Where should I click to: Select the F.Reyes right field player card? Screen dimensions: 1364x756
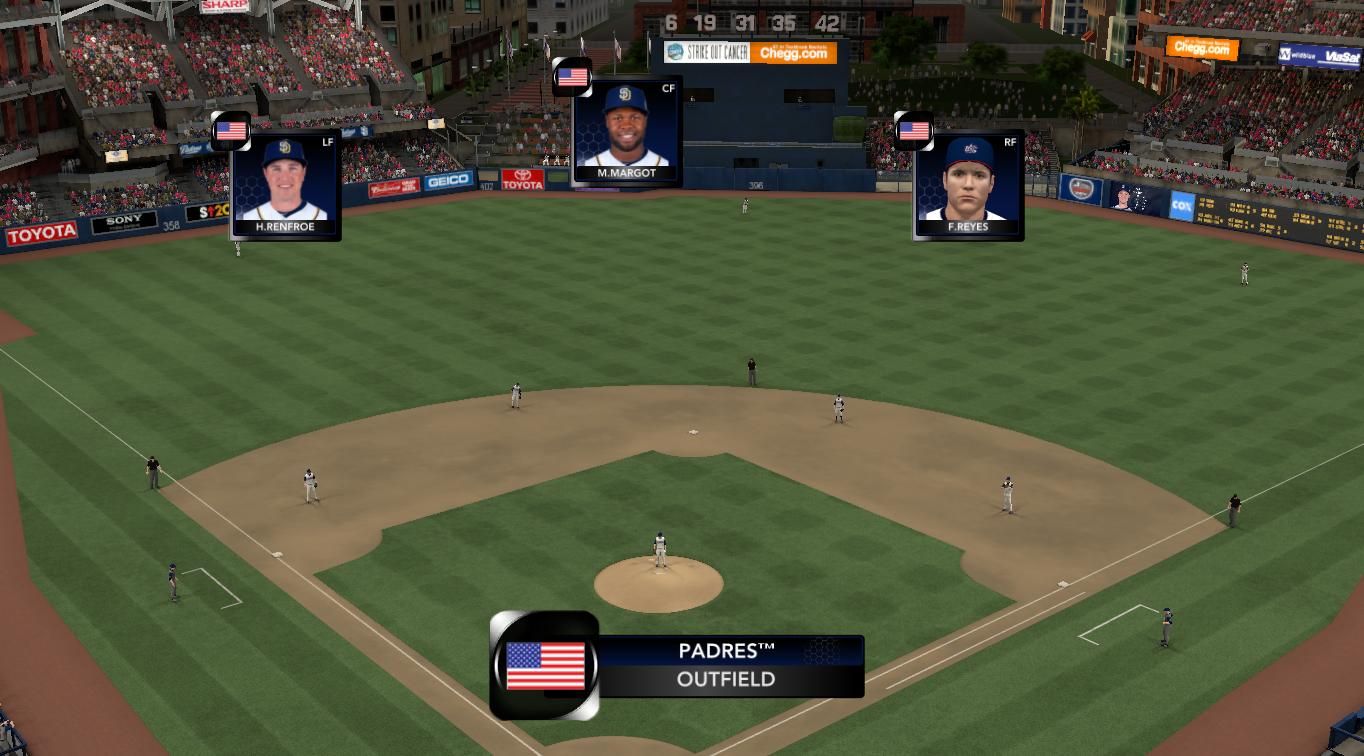(968, 185)
